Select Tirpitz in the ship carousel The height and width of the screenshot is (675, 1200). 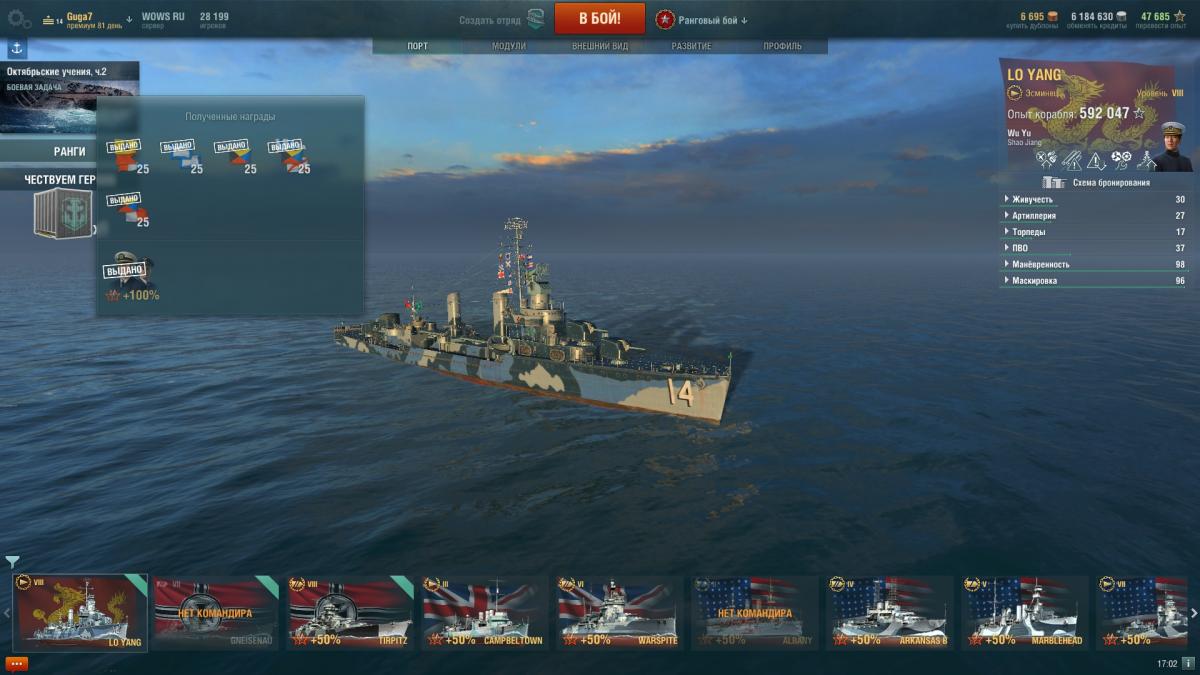(x=350, y=612)
